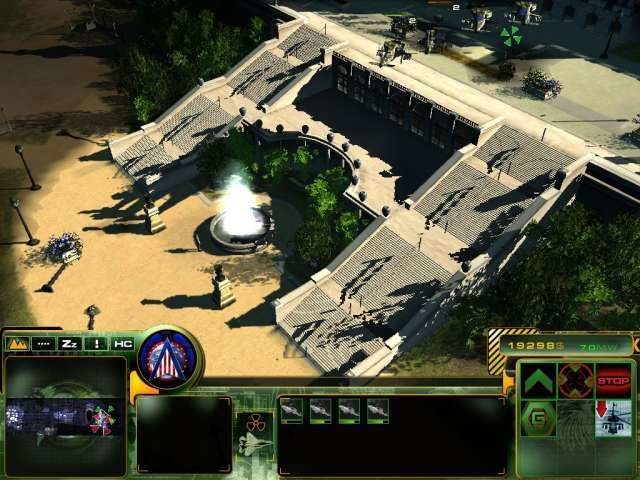Click on the minimap
The height and width of the screenshot is (480, 640).
[x=65, y=417]
